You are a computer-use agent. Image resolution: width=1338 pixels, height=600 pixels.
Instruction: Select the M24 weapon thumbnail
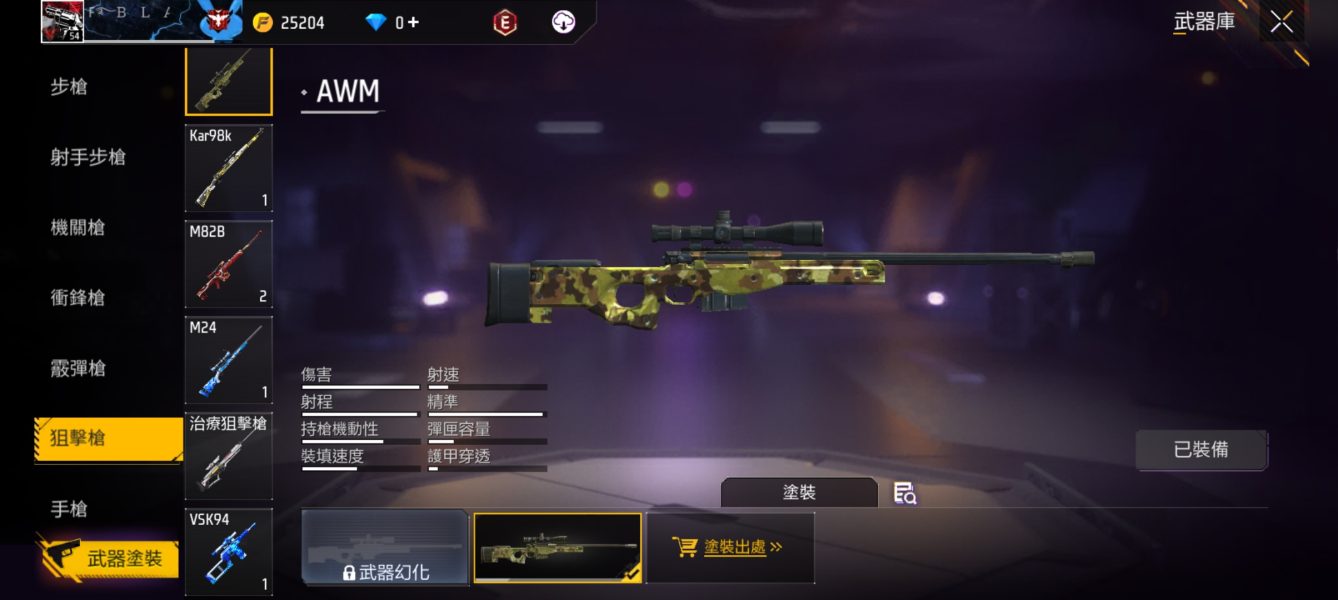click(x=228, y=360)
